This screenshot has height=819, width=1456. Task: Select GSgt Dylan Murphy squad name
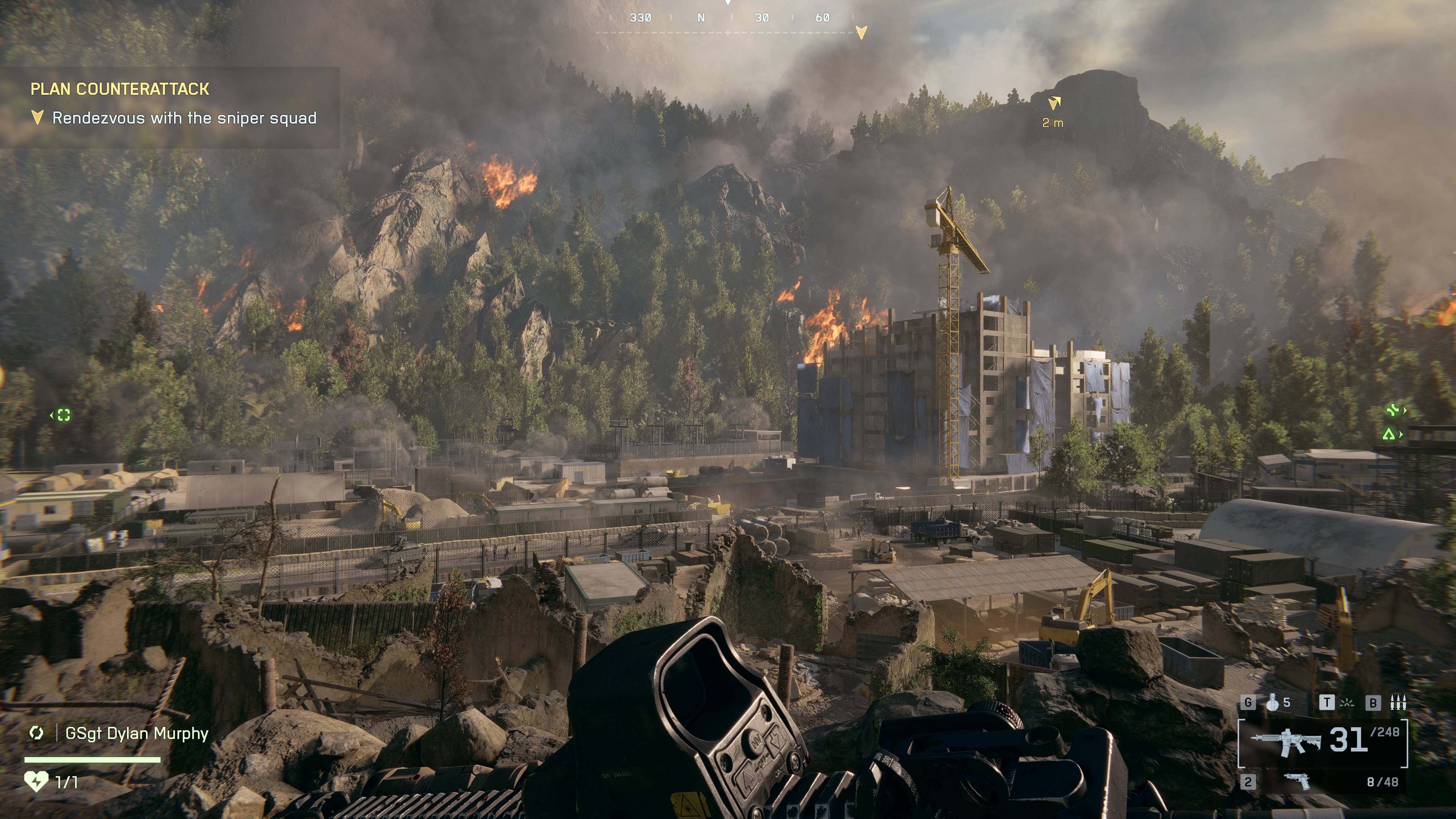(137, 733)
